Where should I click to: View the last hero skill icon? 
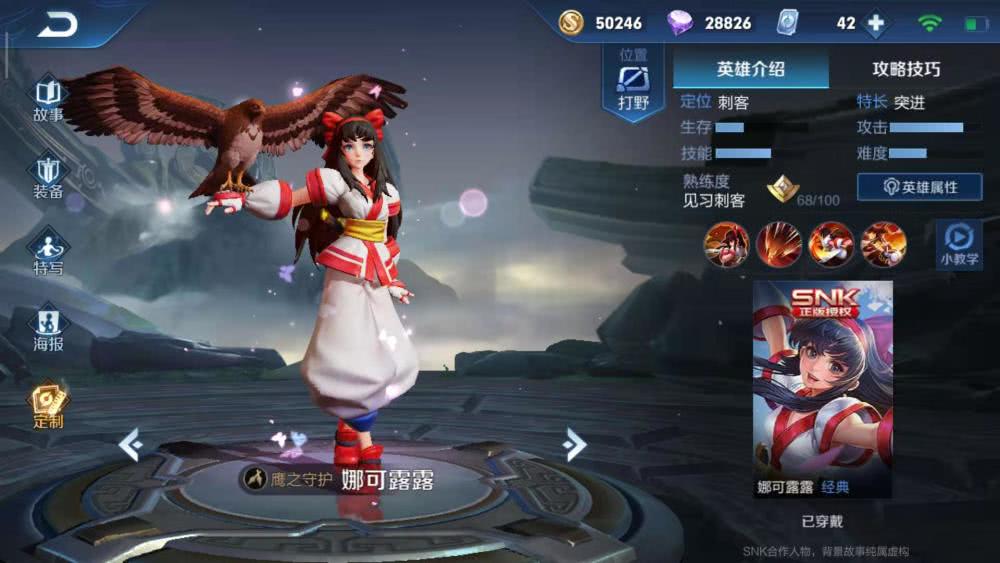click(x=884, y=244)
